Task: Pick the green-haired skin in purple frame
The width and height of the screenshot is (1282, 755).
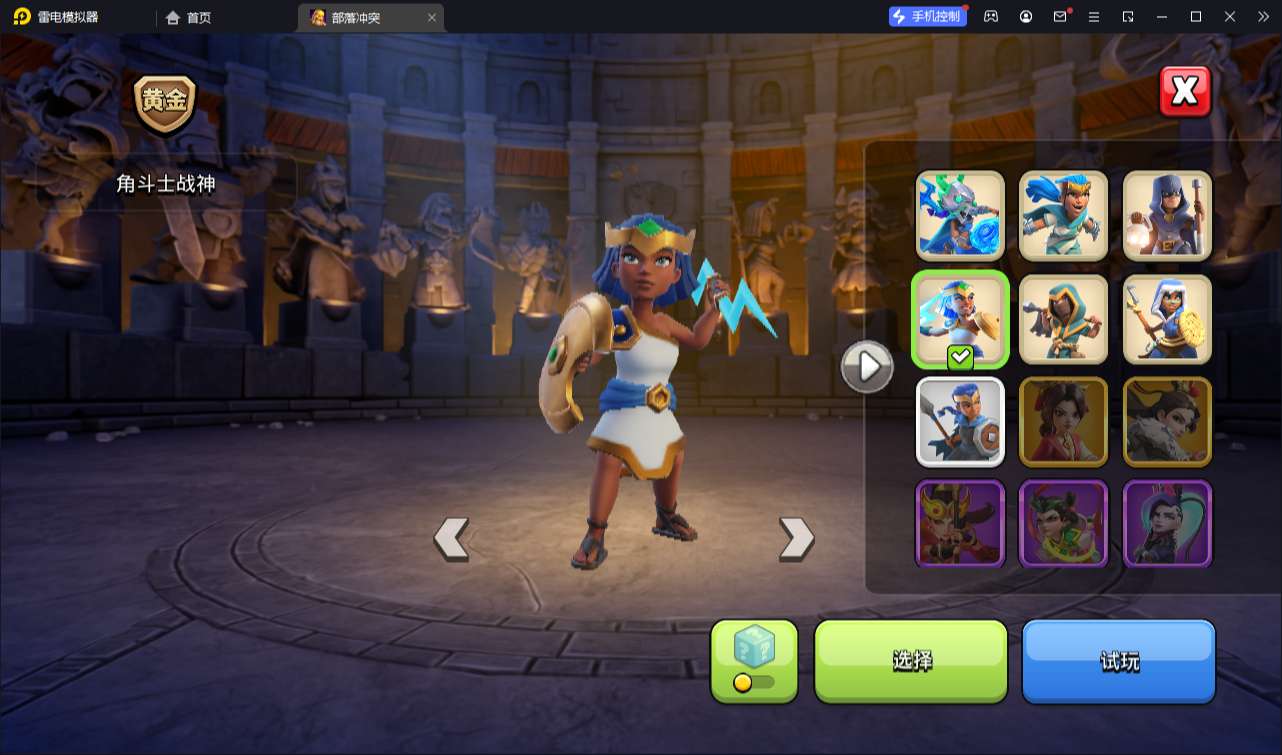Action: pyautogui.click(x=1064, y=523)
